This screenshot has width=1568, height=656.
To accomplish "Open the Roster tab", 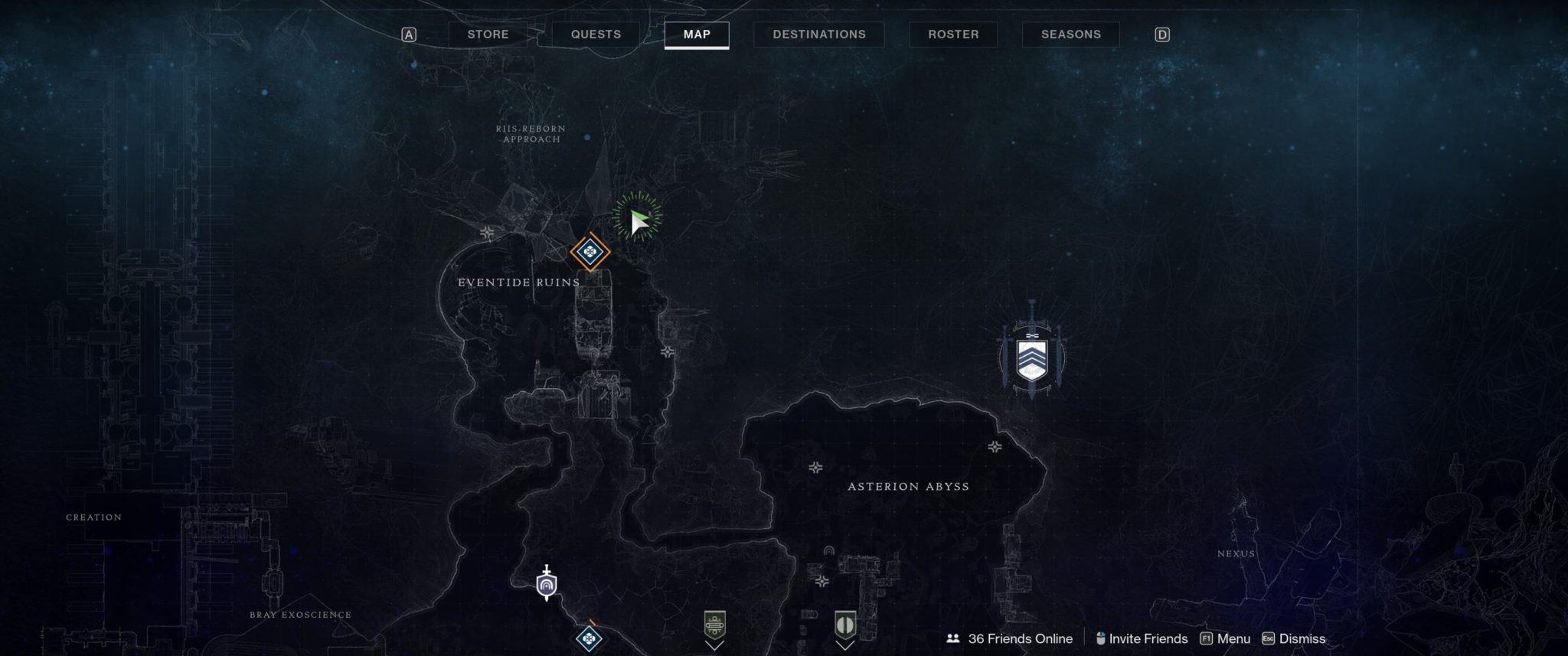I will tap(952, 34).
